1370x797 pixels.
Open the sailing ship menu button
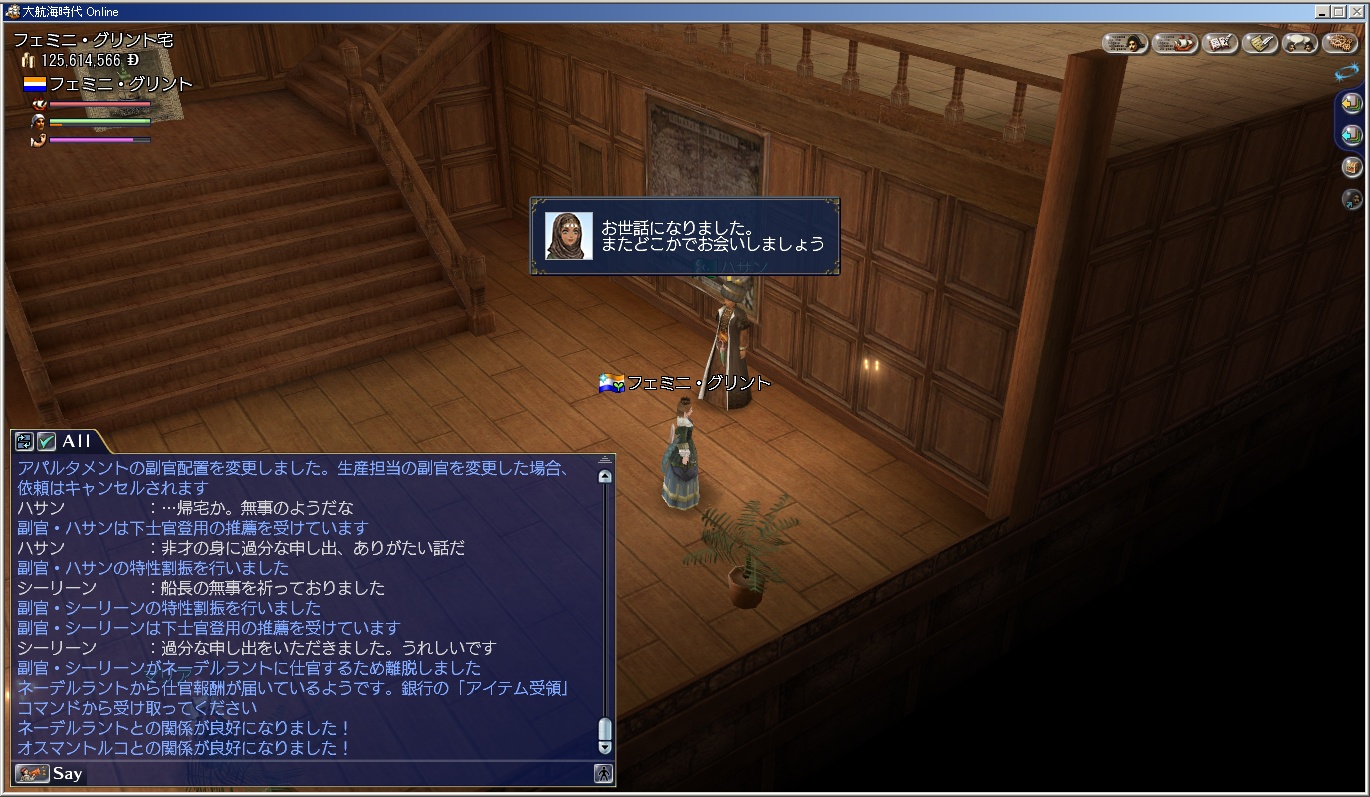pyautogui.click(x=1175, y=43)
